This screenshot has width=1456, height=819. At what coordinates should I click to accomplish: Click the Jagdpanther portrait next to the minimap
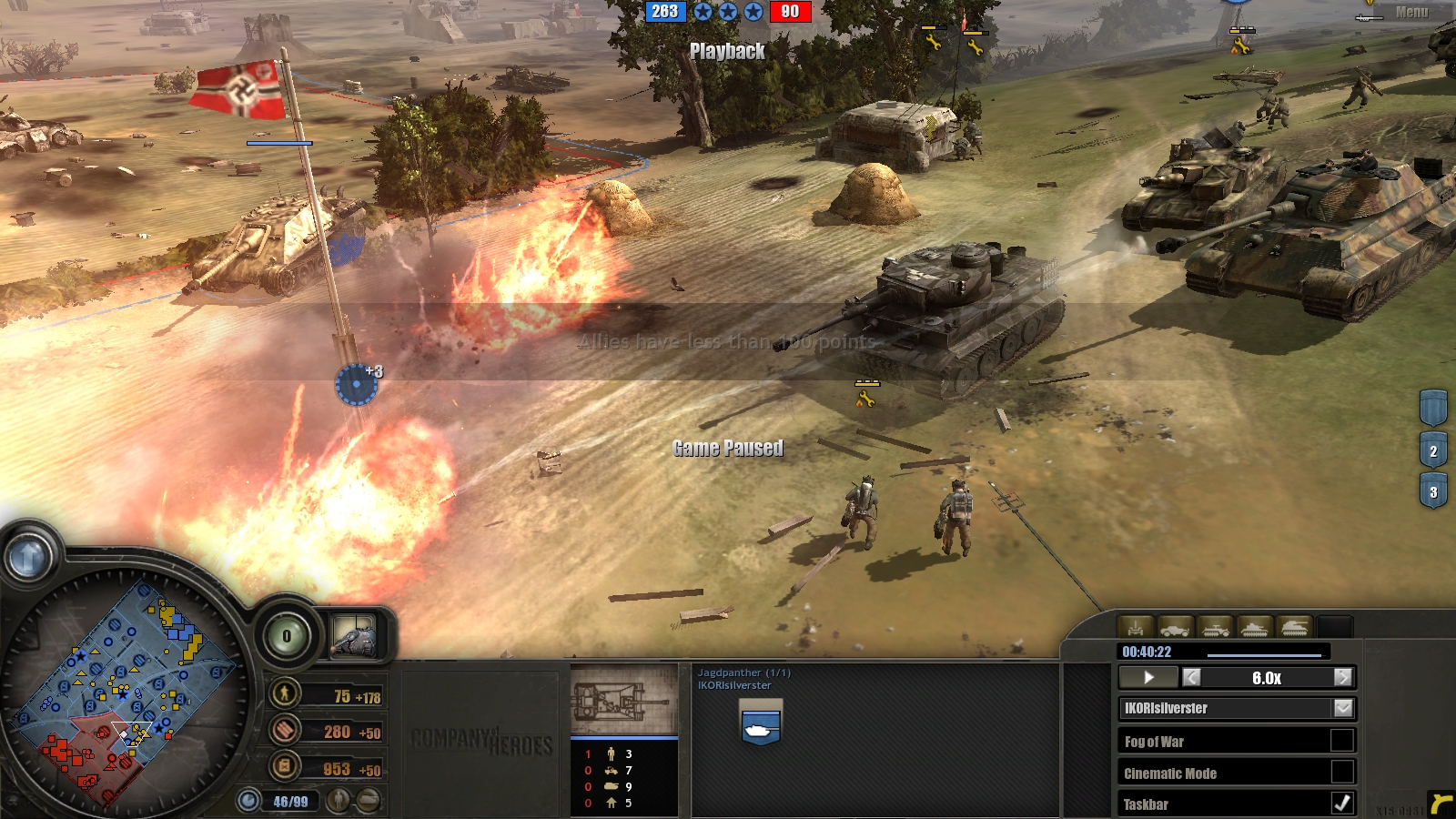(354, 635)
